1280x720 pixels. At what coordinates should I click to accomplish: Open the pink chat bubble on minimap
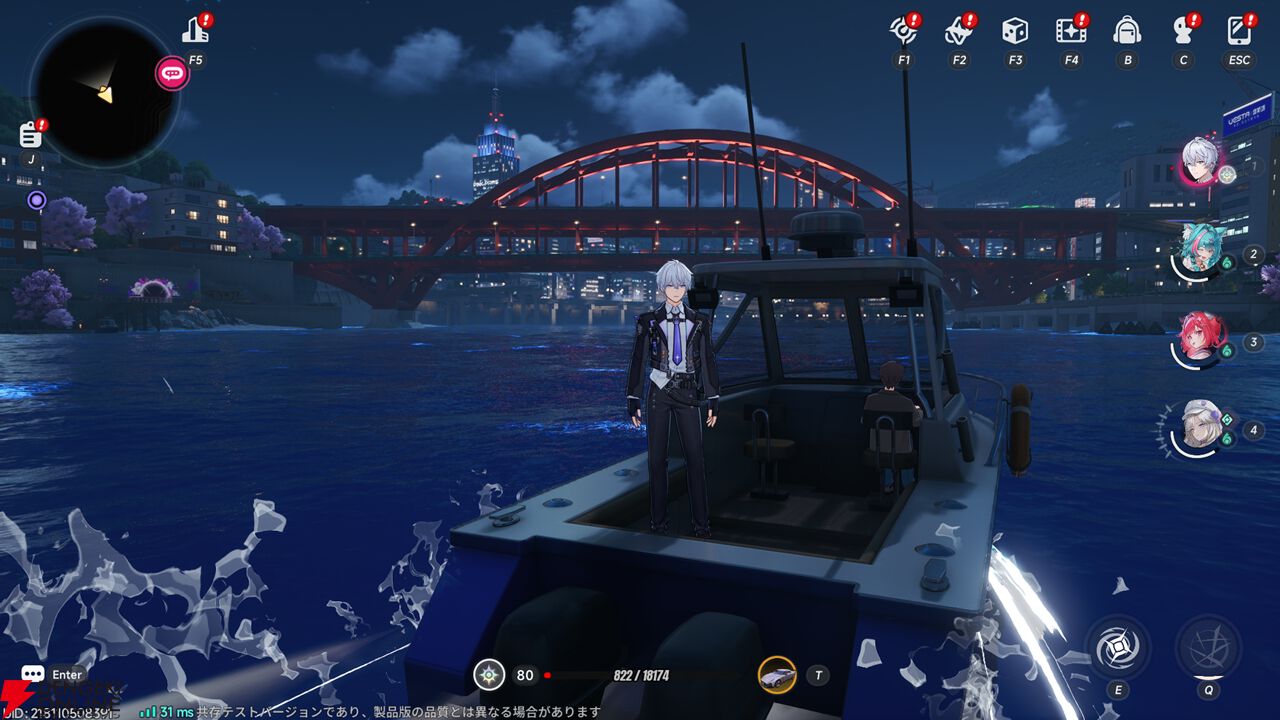172,73
